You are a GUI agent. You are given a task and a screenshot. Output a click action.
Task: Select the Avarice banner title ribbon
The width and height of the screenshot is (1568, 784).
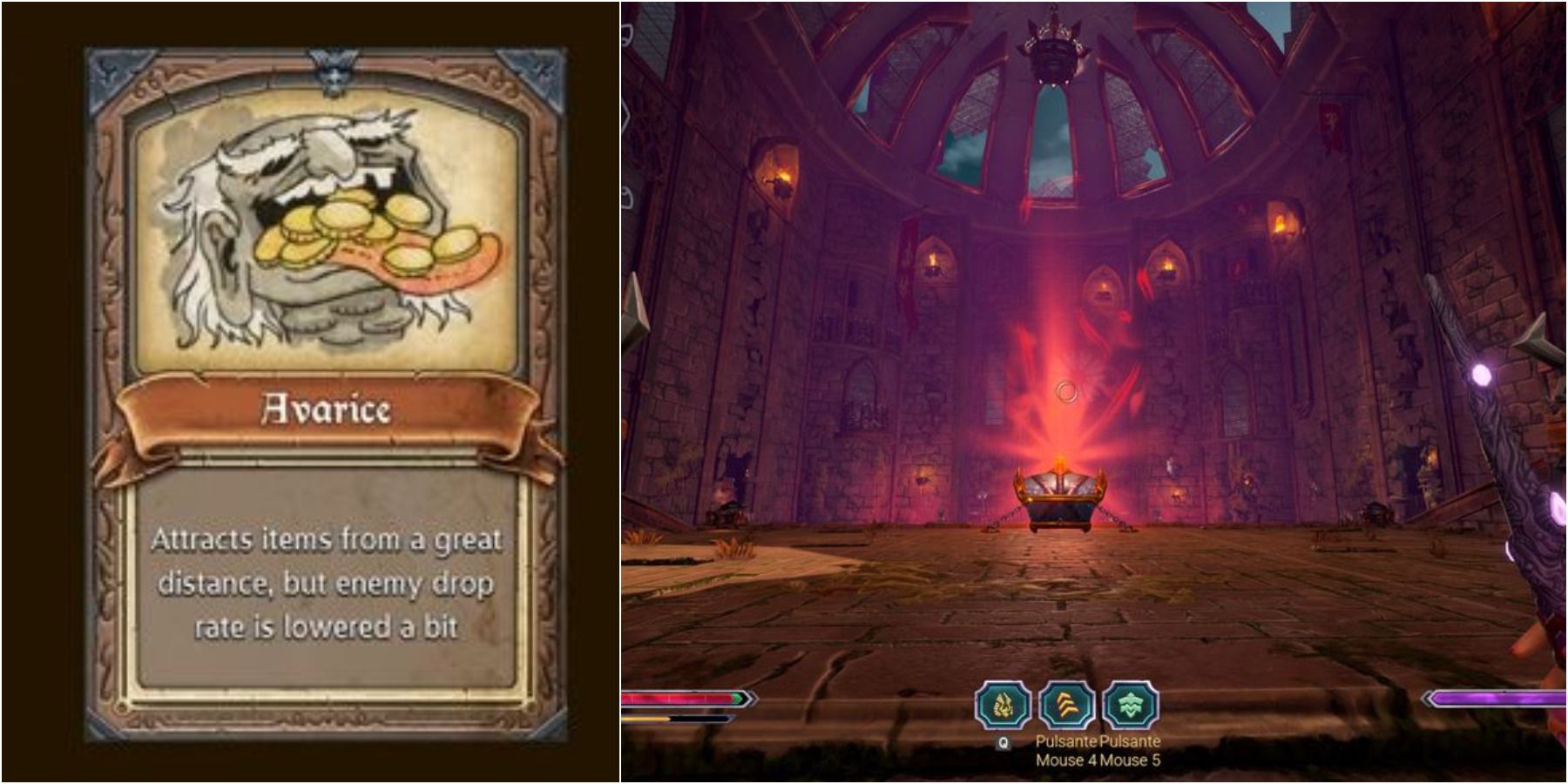tap(324, 408)
